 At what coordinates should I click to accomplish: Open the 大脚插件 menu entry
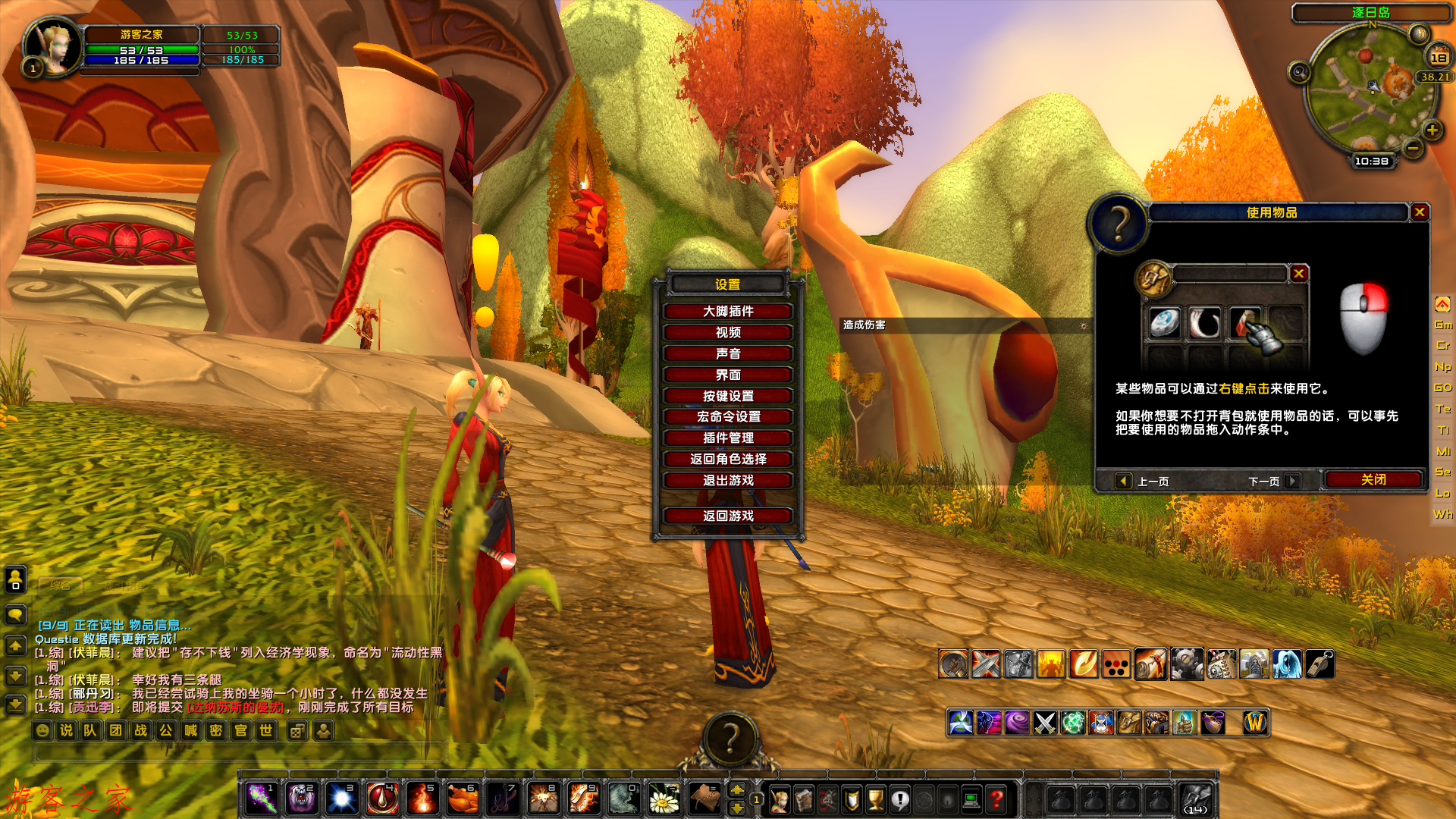tap(728, 312)
